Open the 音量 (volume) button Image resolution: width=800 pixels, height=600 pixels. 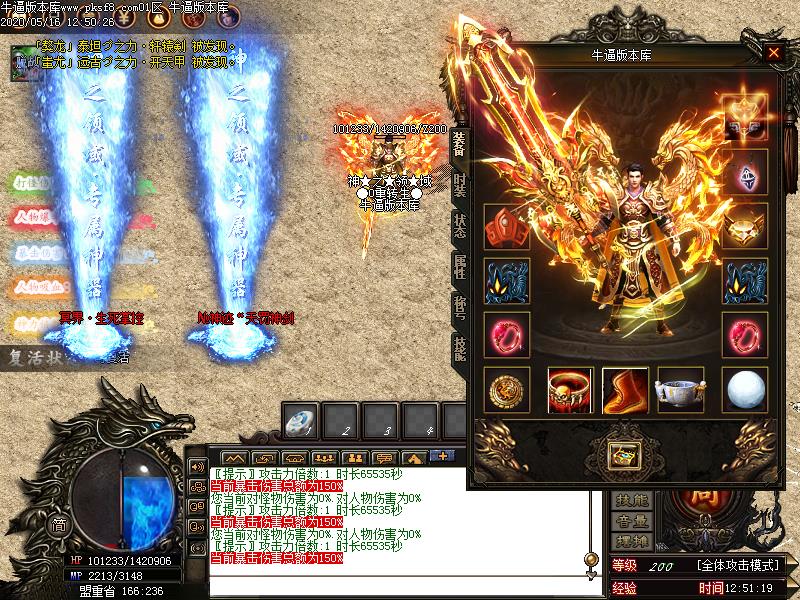632,521
